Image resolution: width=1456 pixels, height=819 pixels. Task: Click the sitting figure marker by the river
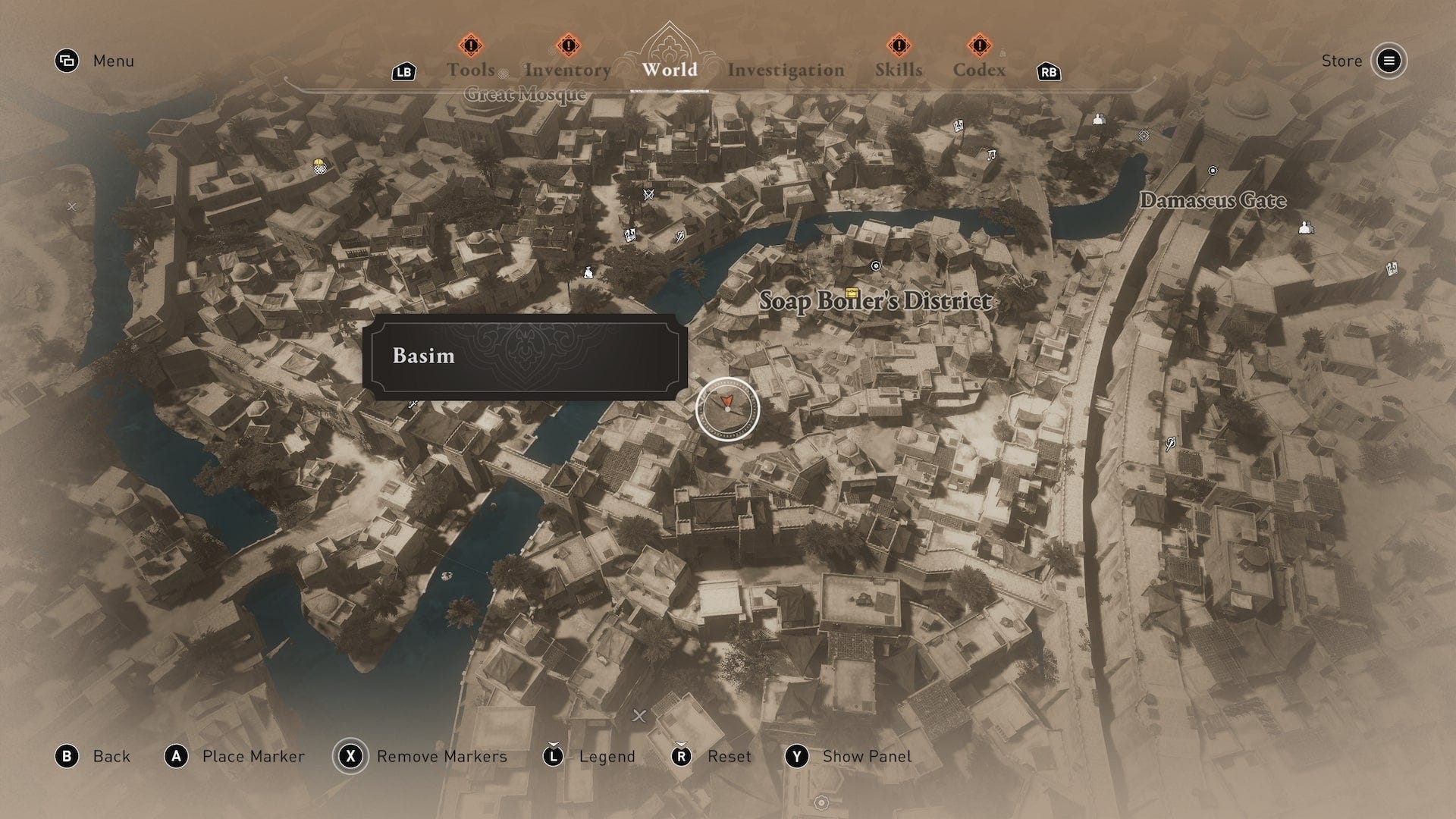click(x=588, y=272)
